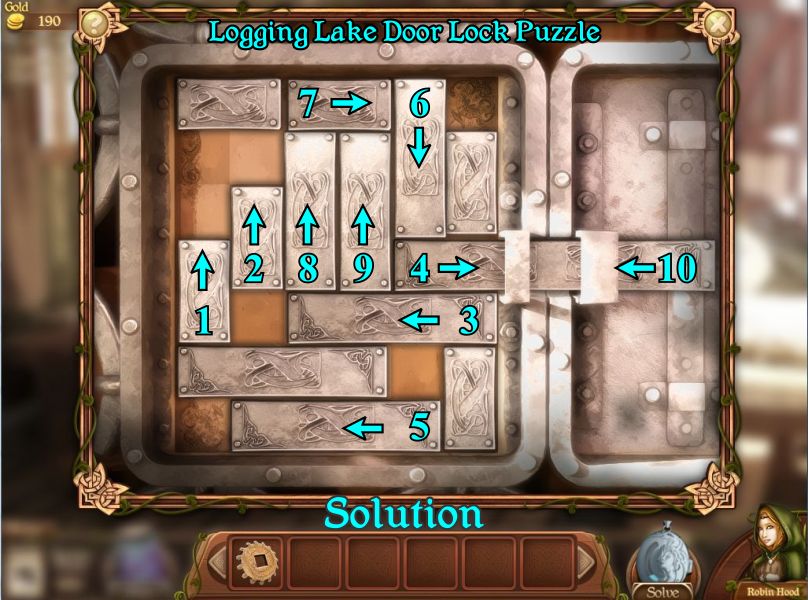The height and width of the screenshot is (600, 808).
Task: Open the question mark help button
Action: click(x=95, y=22)
